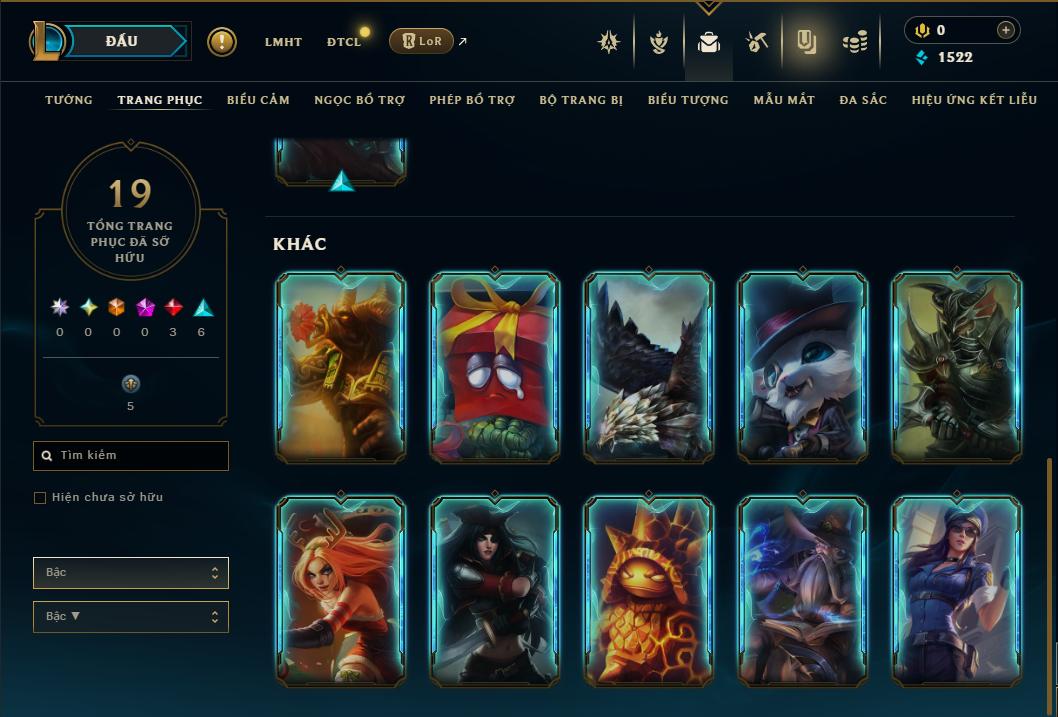This screenshot has height=717, width=1058.
Task: Click the ĐẤU play button
Action: tap(122, 41)
